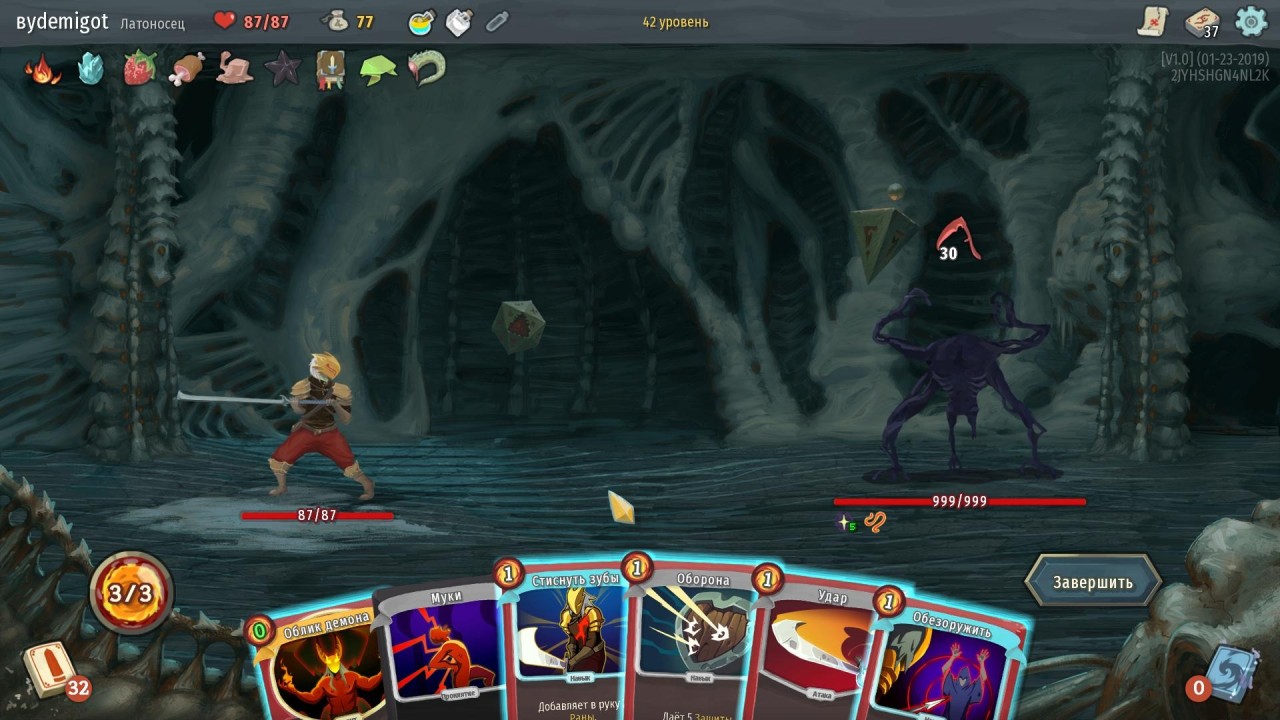The width and height of the screenshot is (1280, 720).
Task: Open the map scroll
Action: click(x=1154, y=21)
